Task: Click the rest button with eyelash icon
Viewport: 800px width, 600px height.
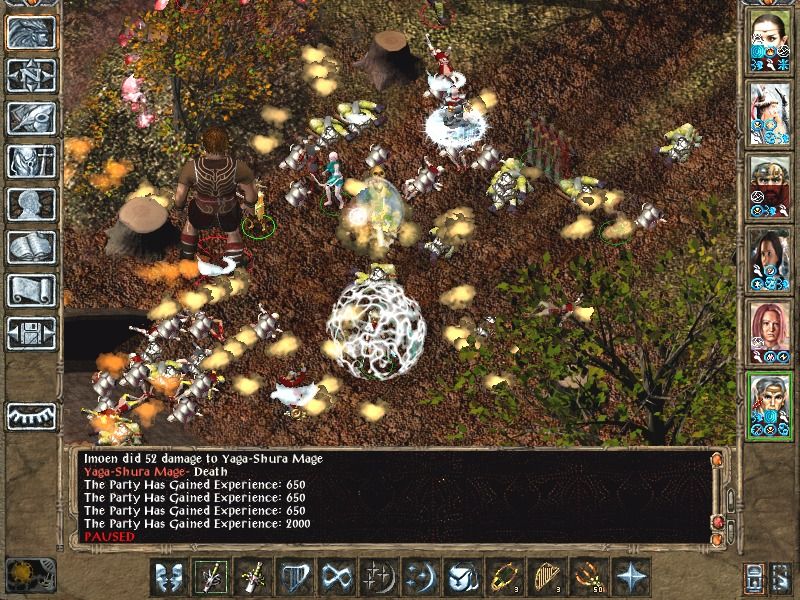Action: point(30,414)
